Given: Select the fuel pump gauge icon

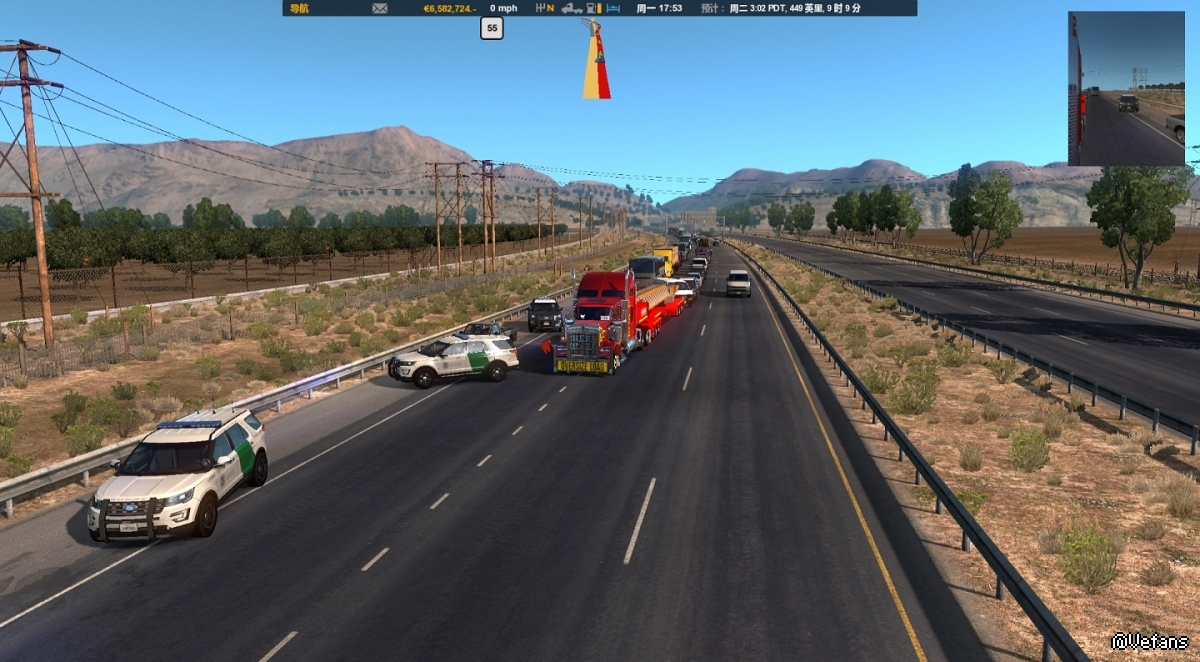Looking at the screenshot, I should pyautogui.click(x=596, y=8).
